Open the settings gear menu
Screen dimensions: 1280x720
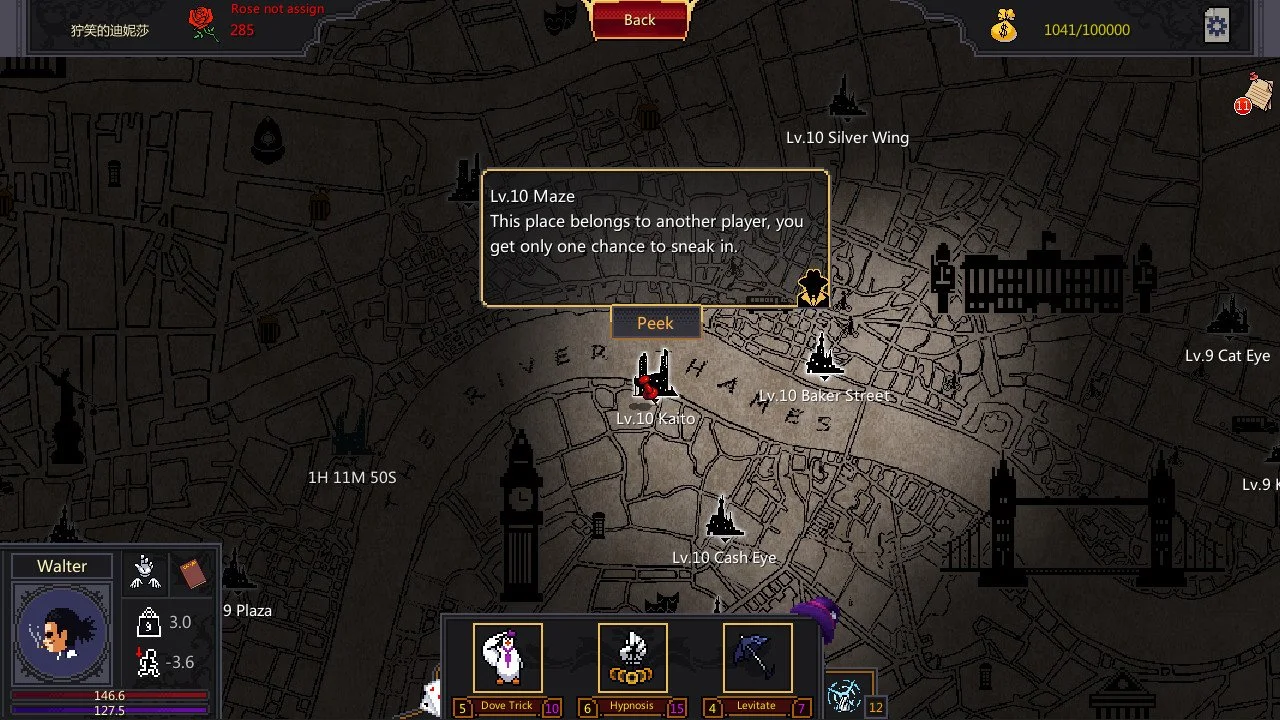1216,27
